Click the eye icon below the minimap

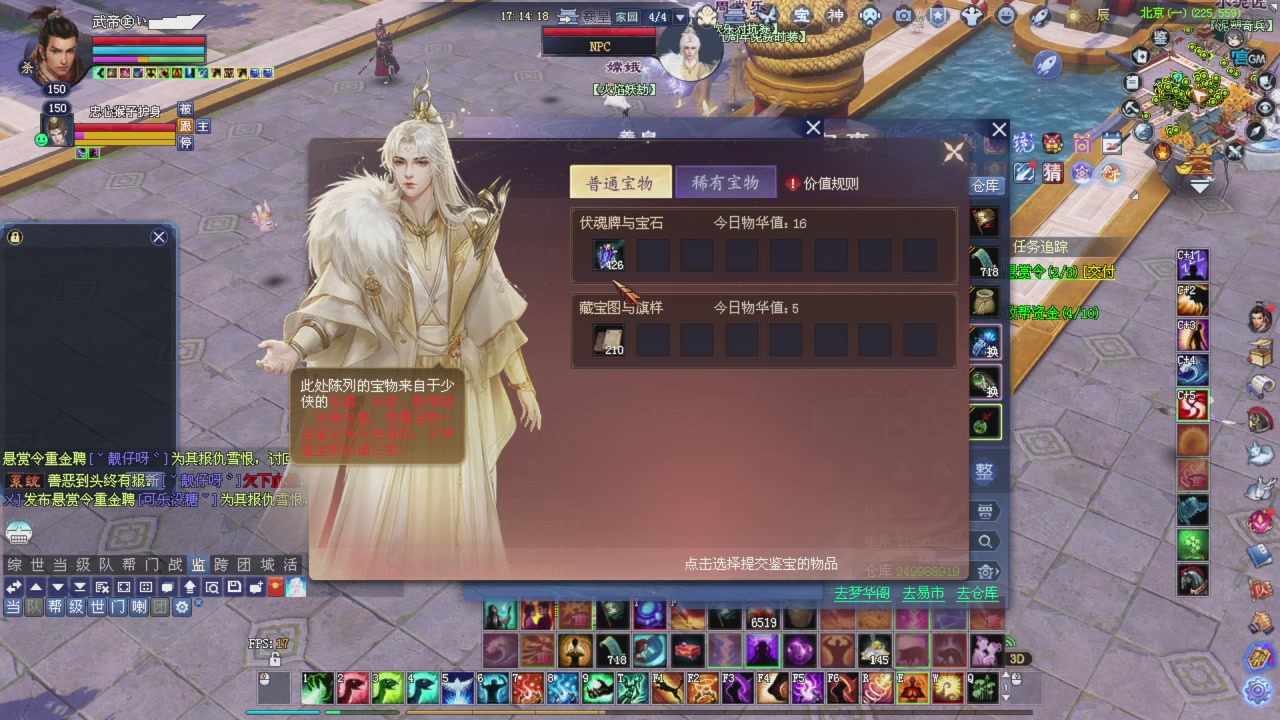[x=1265, y=105]
